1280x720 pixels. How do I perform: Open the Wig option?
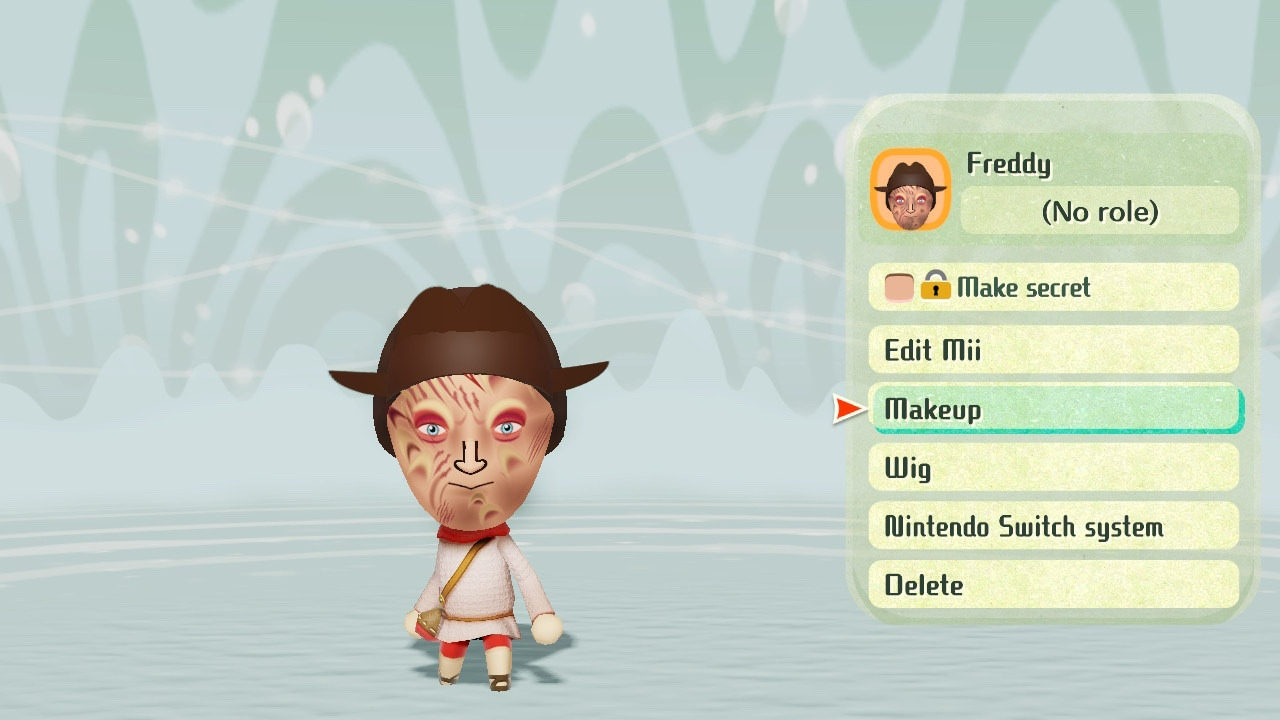[1053, 468]
